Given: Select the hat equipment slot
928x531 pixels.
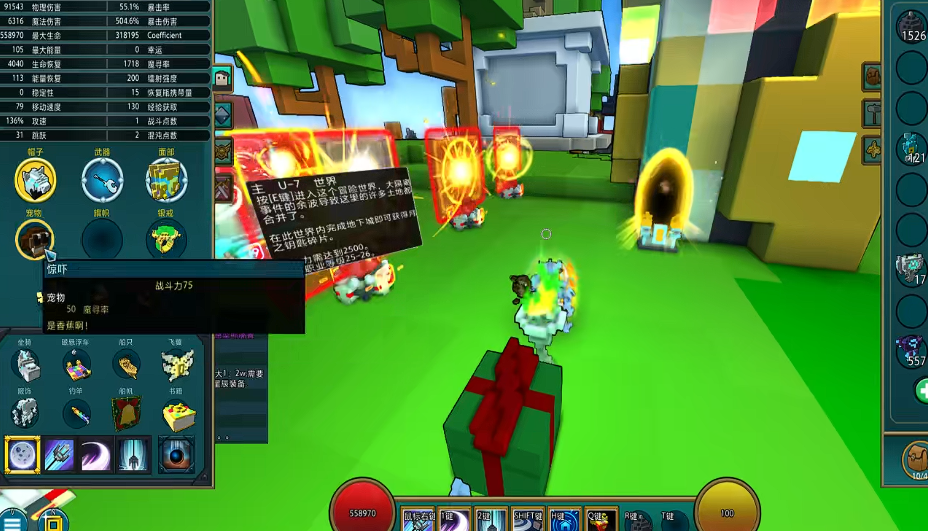Looking at the screenshot, I should click(35, 179).
